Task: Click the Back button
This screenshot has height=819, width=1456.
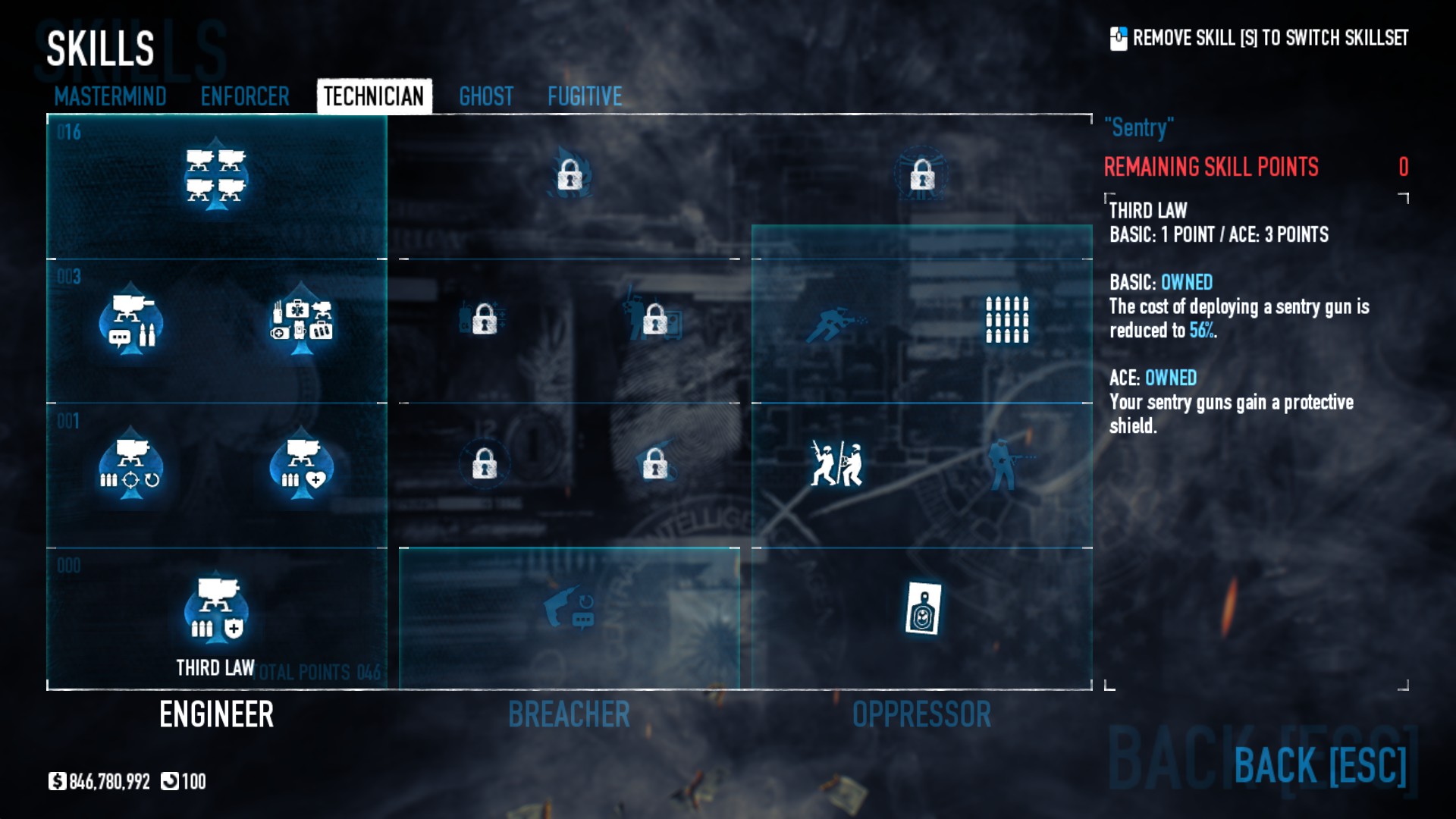Action: coord(1319,765)
